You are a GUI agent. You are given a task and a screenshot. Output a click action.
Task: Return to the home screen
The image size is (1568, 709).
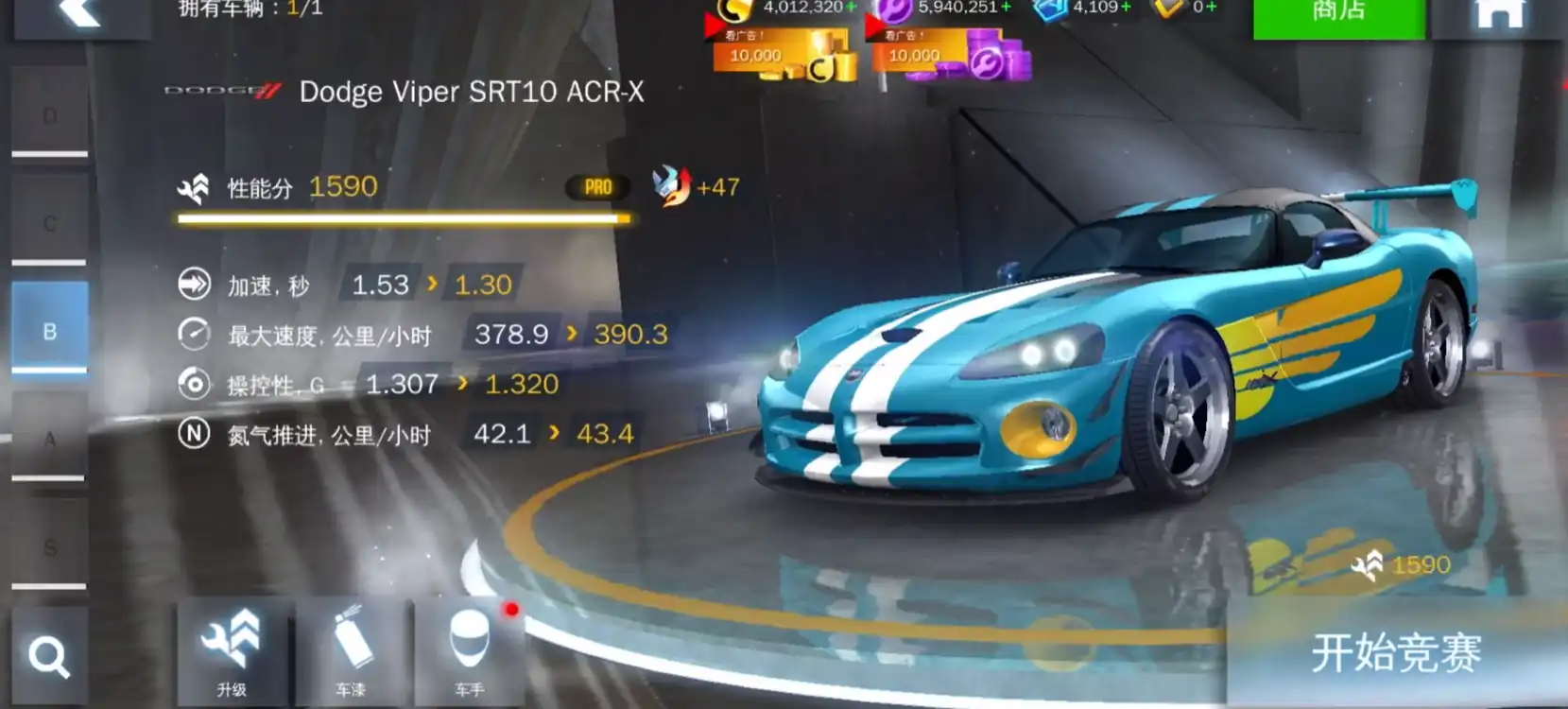[1500, 13]
